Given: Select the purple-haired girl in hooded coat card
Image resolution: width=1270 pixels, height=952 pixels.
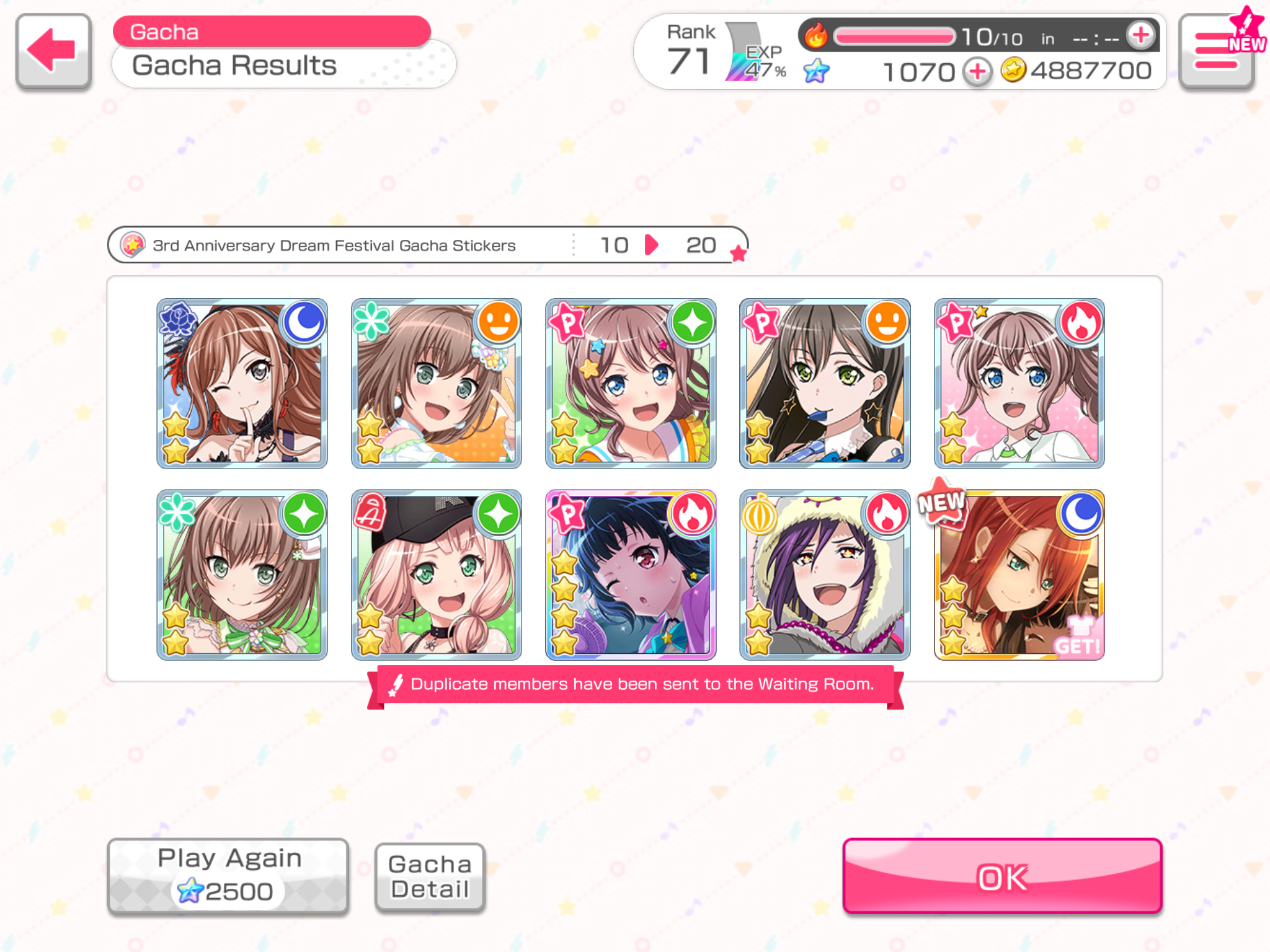Looking at the screenshot, I should point(824,575).
